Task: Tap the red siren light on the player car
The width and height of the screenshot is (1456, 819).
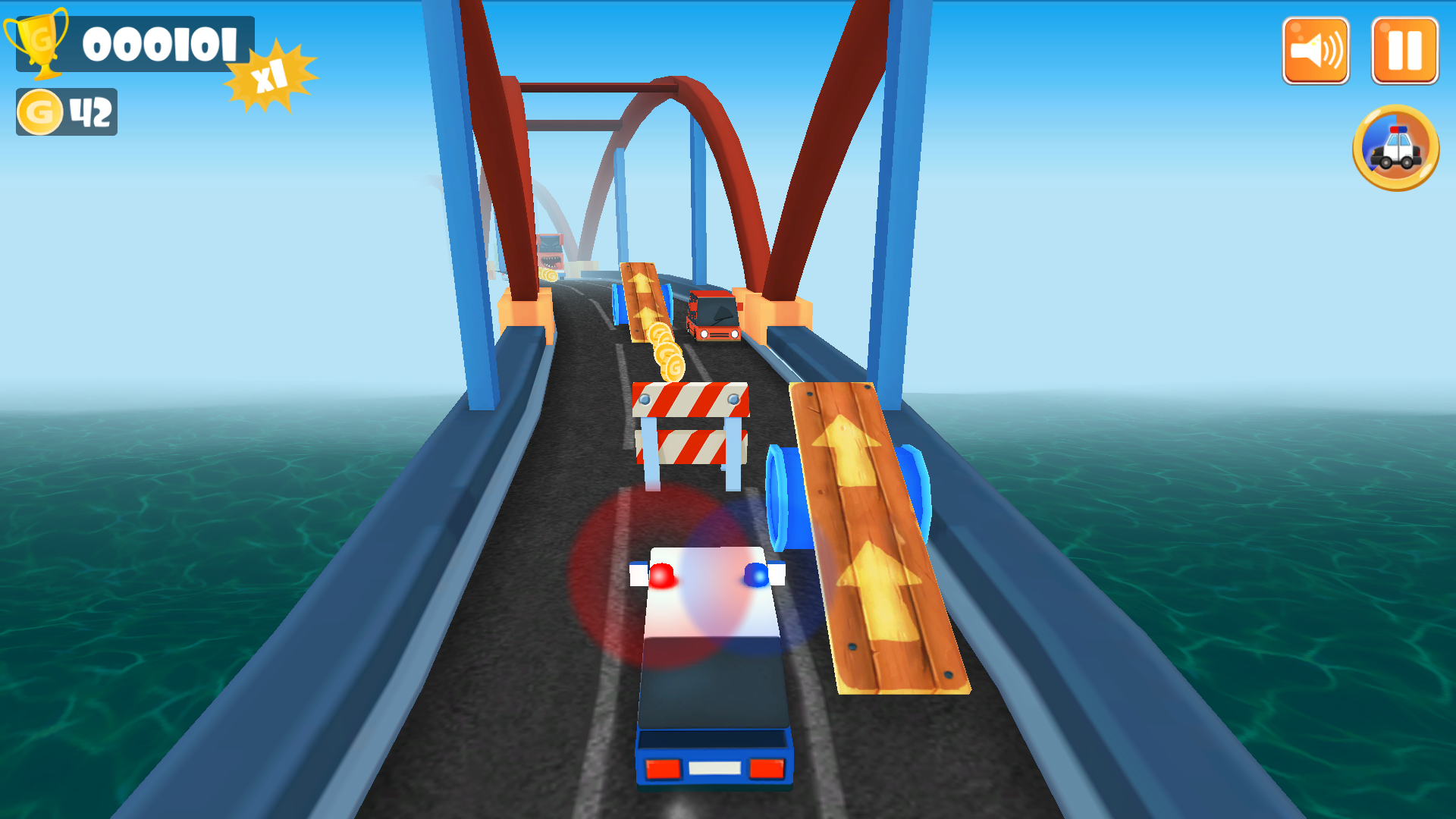Action: click(x=664, y=574)
